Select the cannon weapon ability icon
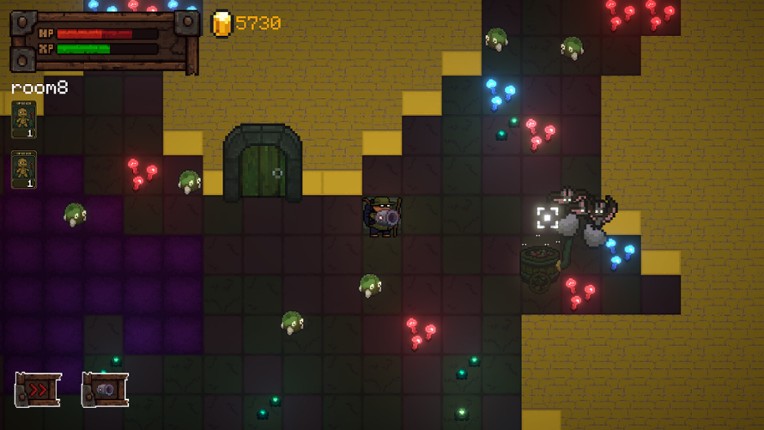Viewport: 764px width, 430px height. (x=104, y=389)
